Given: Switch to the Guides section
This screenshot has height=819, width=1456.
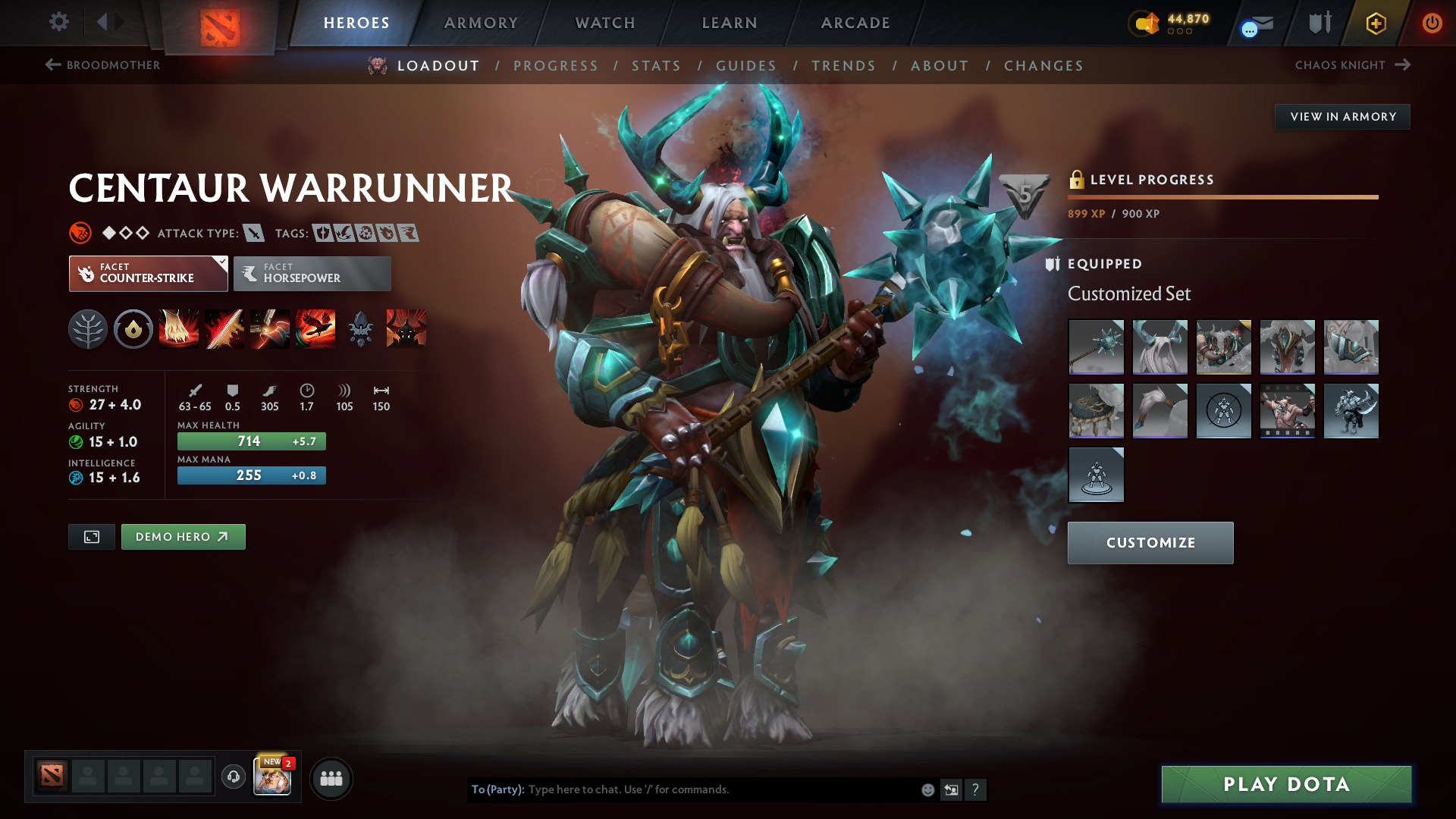Looking at the screenshot, I should pos(746,66).
